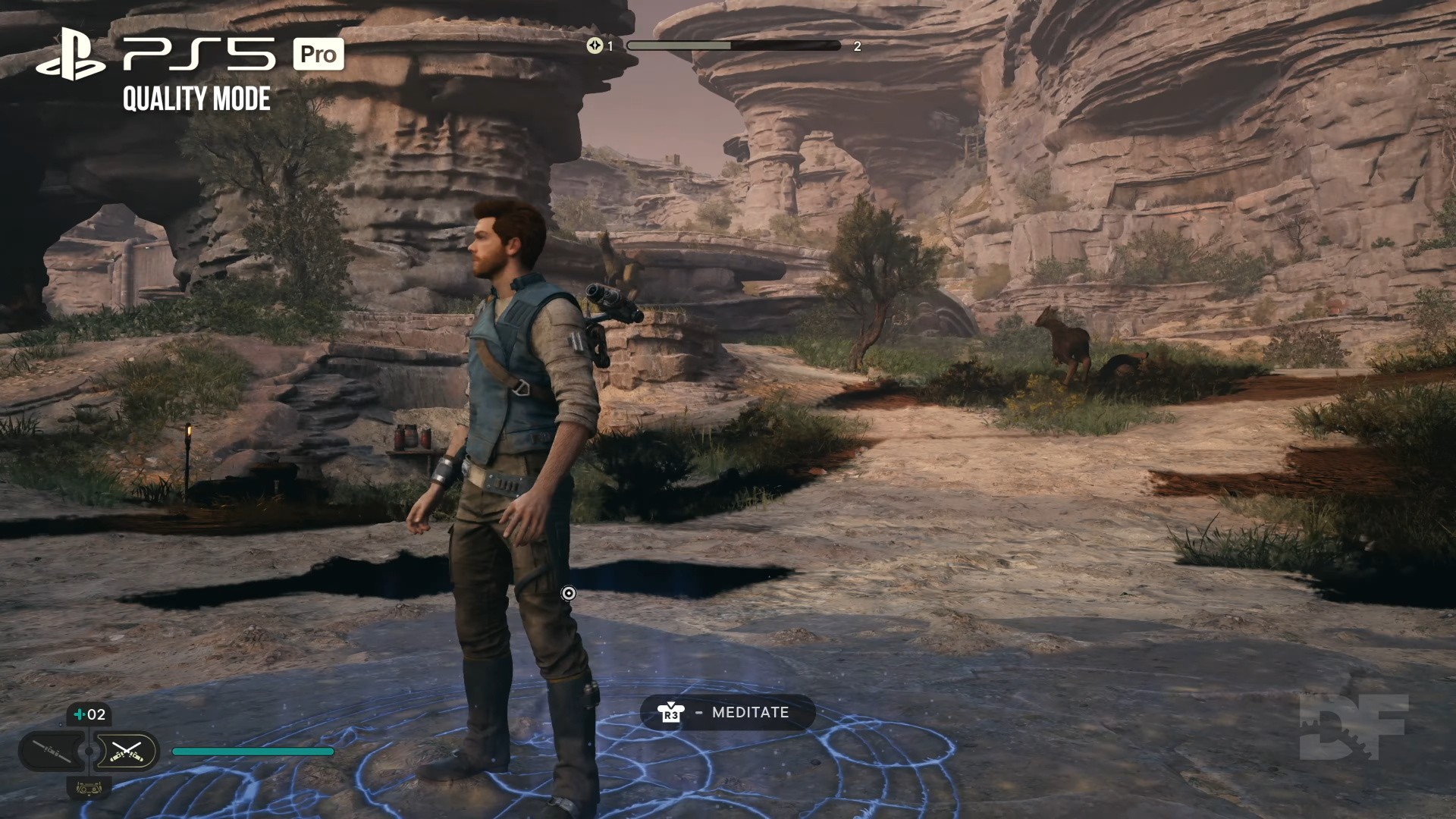The width and height of the screenshot is (1456, 819).
Task: Select the dual wield crossed lightsabers stance
Action: tap(126, 752)
